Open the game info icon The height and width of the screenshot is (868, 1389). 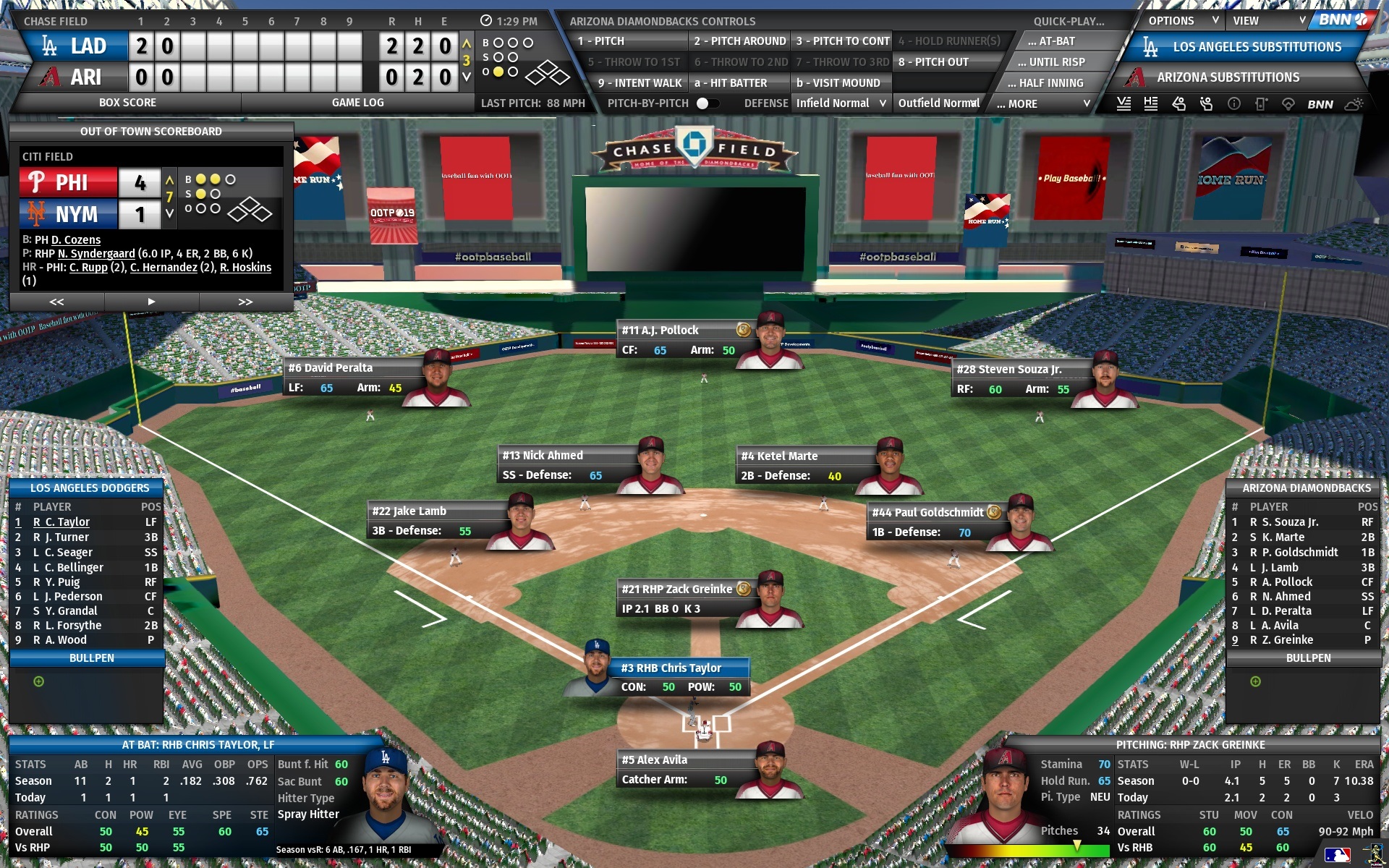pyautogui.click(x=1233, y=103)
